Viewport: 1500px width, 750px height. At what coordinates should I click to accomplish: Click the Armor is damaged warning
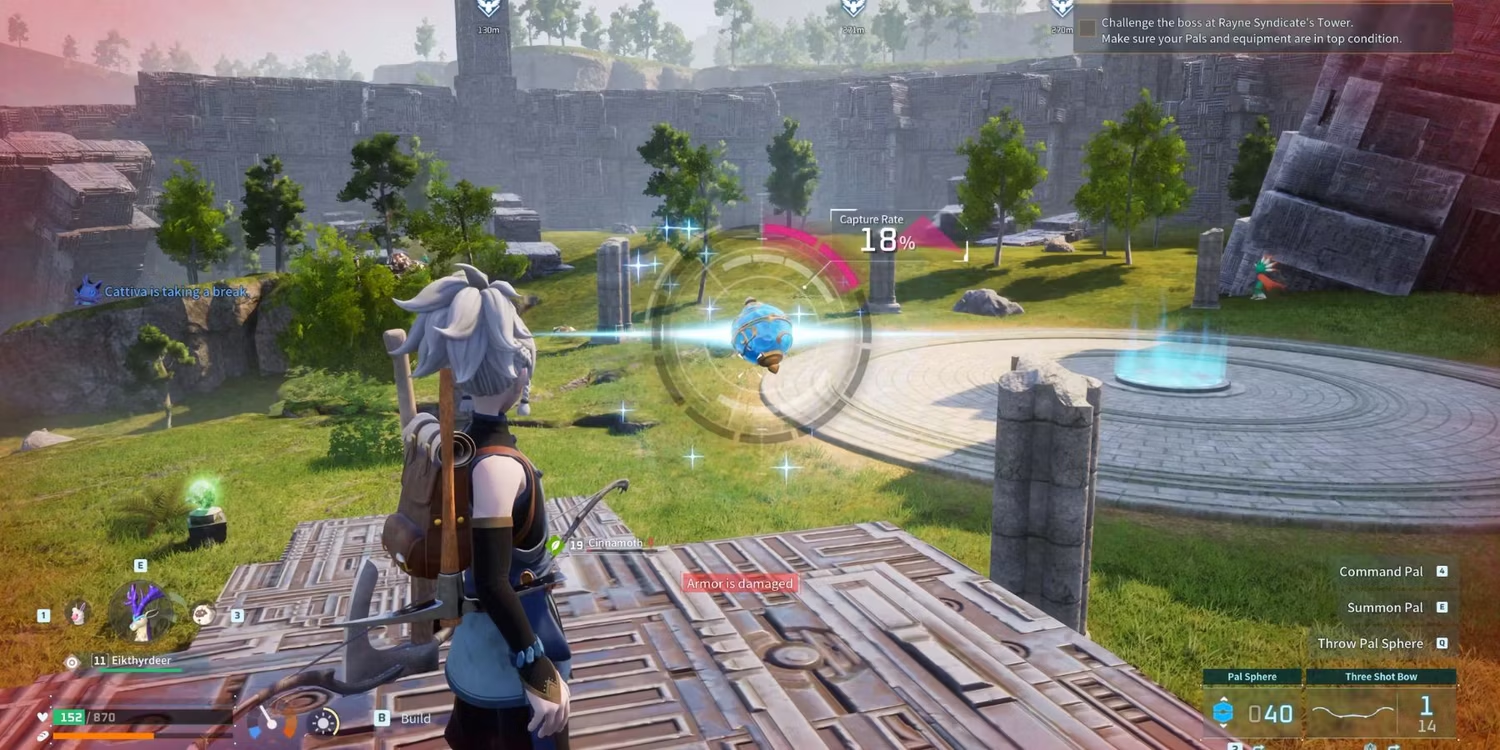(x=739, y=584)
